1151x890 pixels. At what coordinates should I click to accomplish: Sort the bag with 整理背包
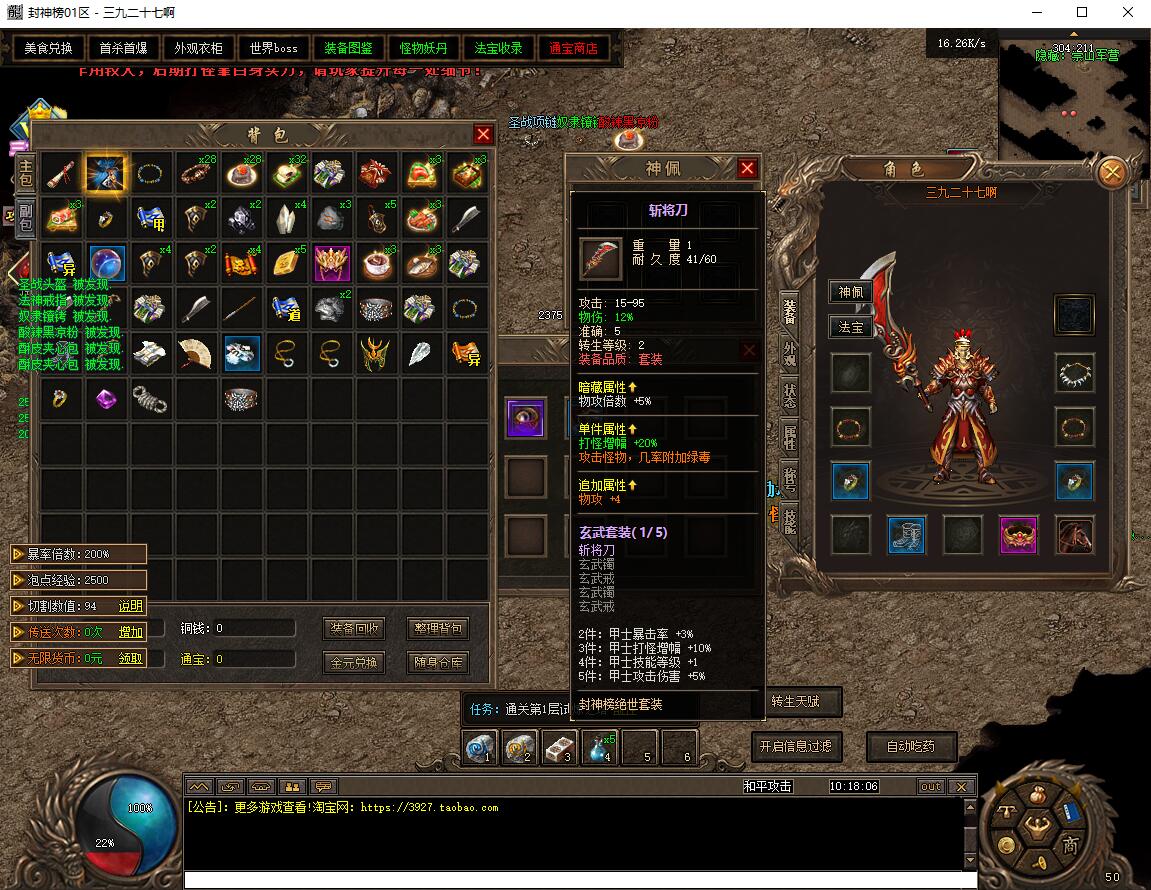438,628
